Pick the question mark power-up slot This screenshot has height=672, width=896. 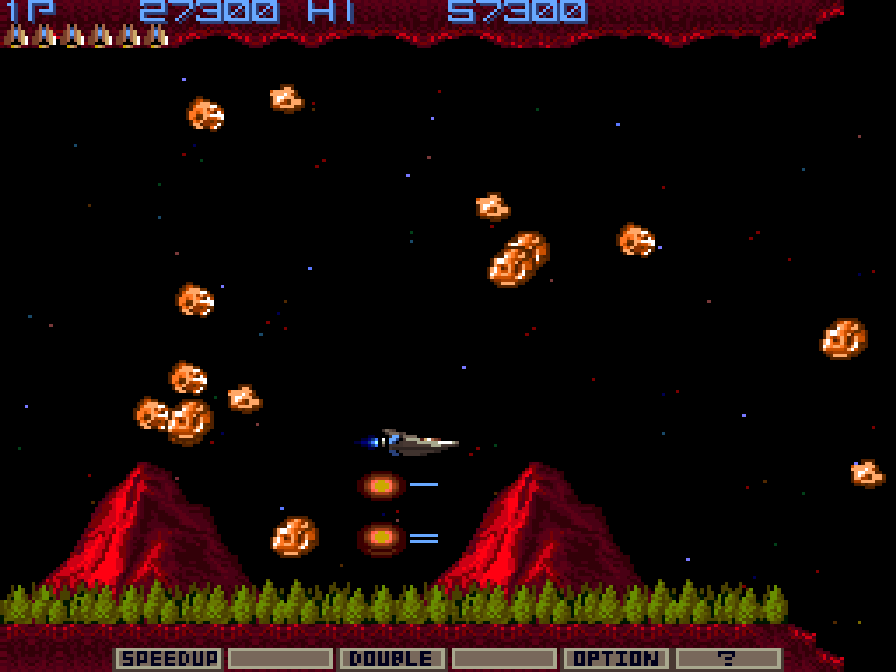[728, 658]
